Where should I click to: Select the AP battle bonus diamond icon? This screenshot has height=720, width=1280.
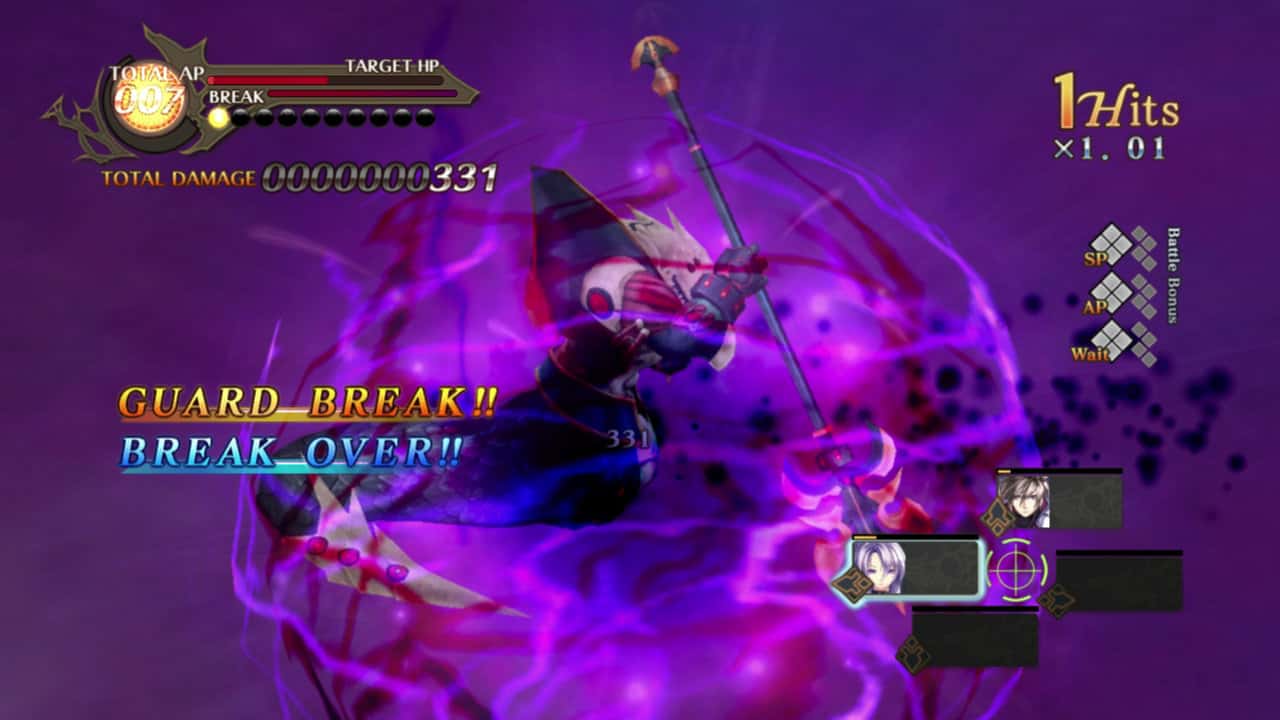tap(1112, 294)
